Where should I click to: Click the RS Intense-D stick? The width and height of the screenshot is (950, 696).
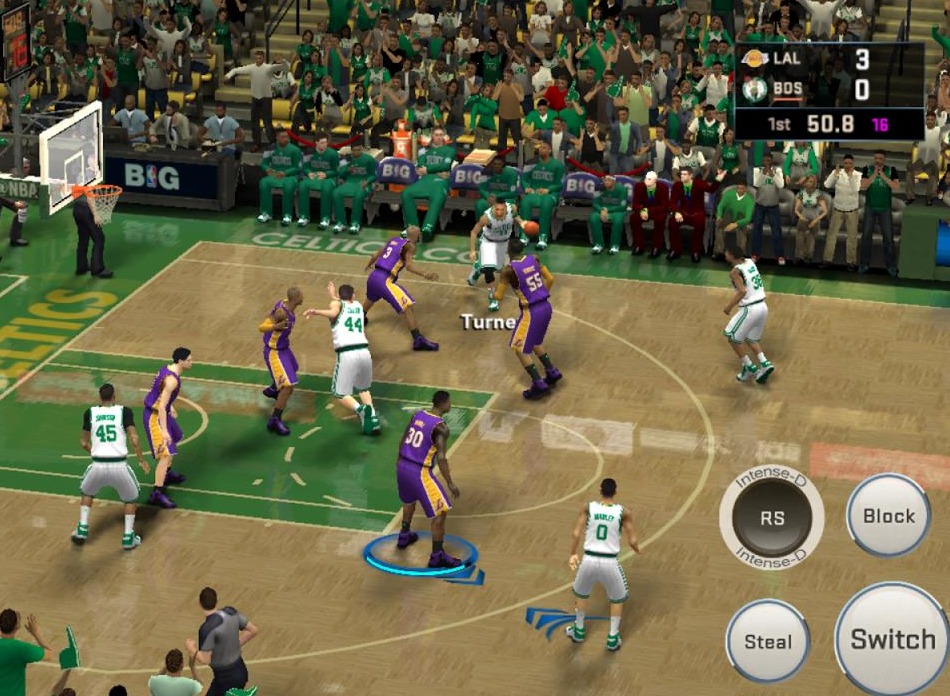click(x=772, y=518)
